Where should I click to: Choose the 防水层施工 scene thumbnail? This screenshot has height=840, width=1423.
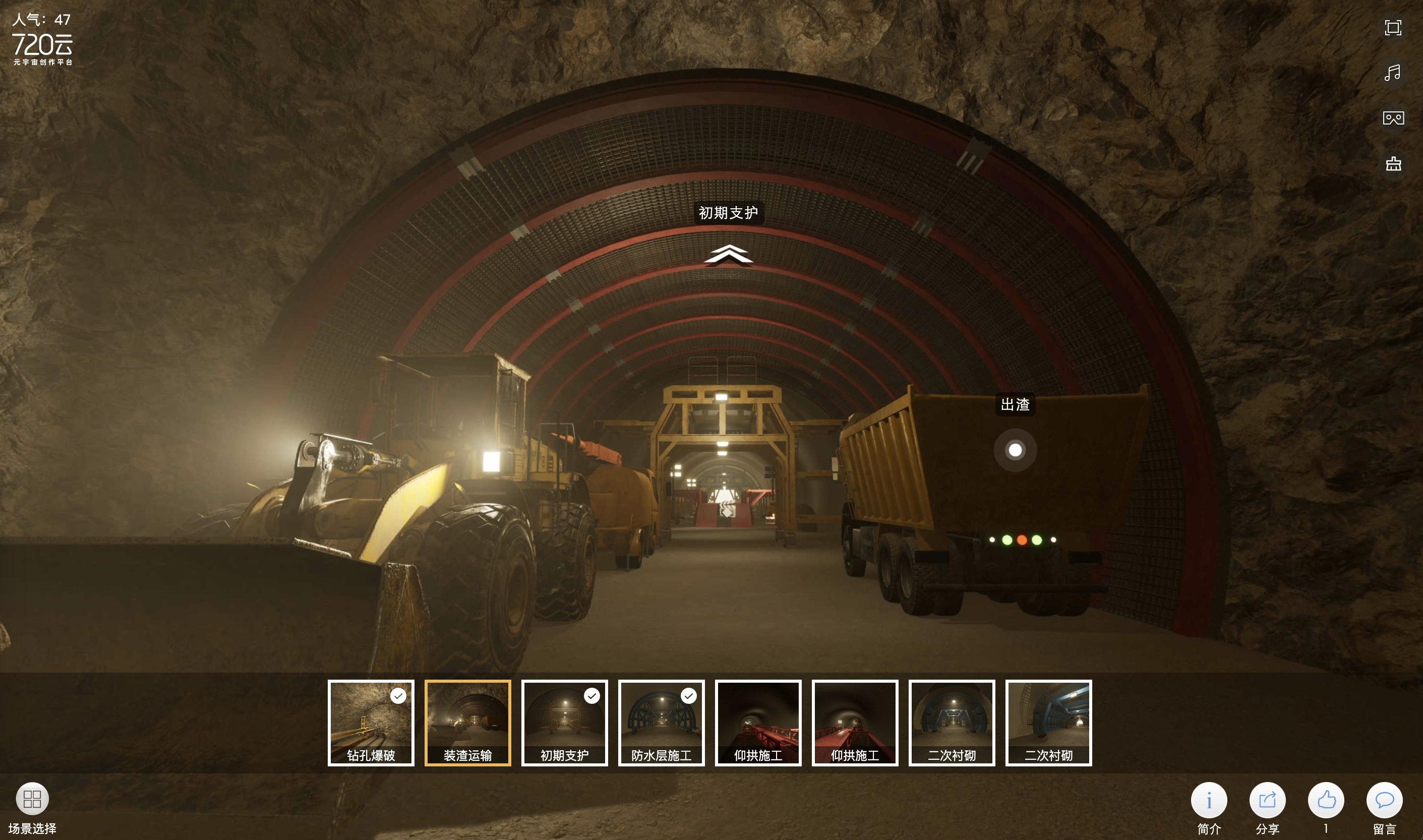click(661, 722)
